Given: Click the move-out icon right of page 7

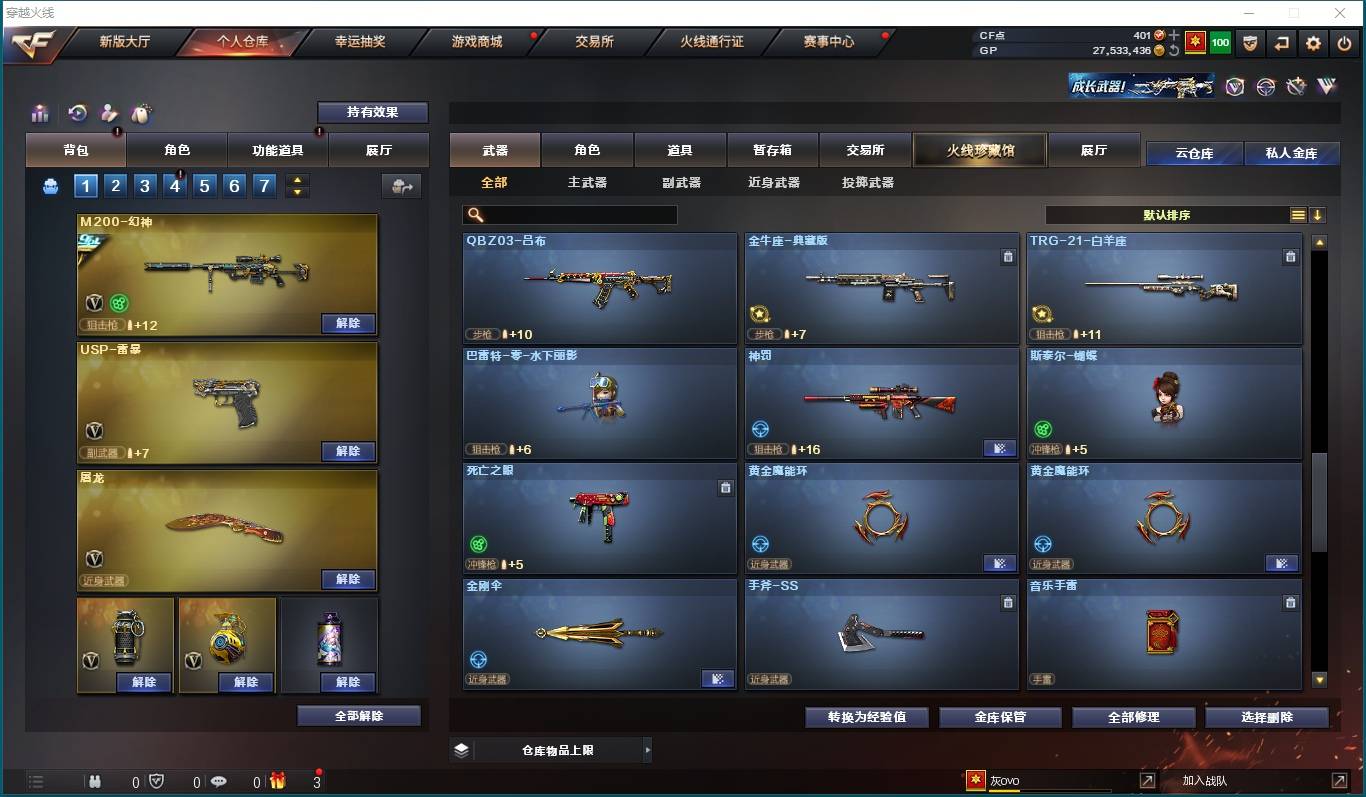Looking at the screenshot, I should pos(400,186).
